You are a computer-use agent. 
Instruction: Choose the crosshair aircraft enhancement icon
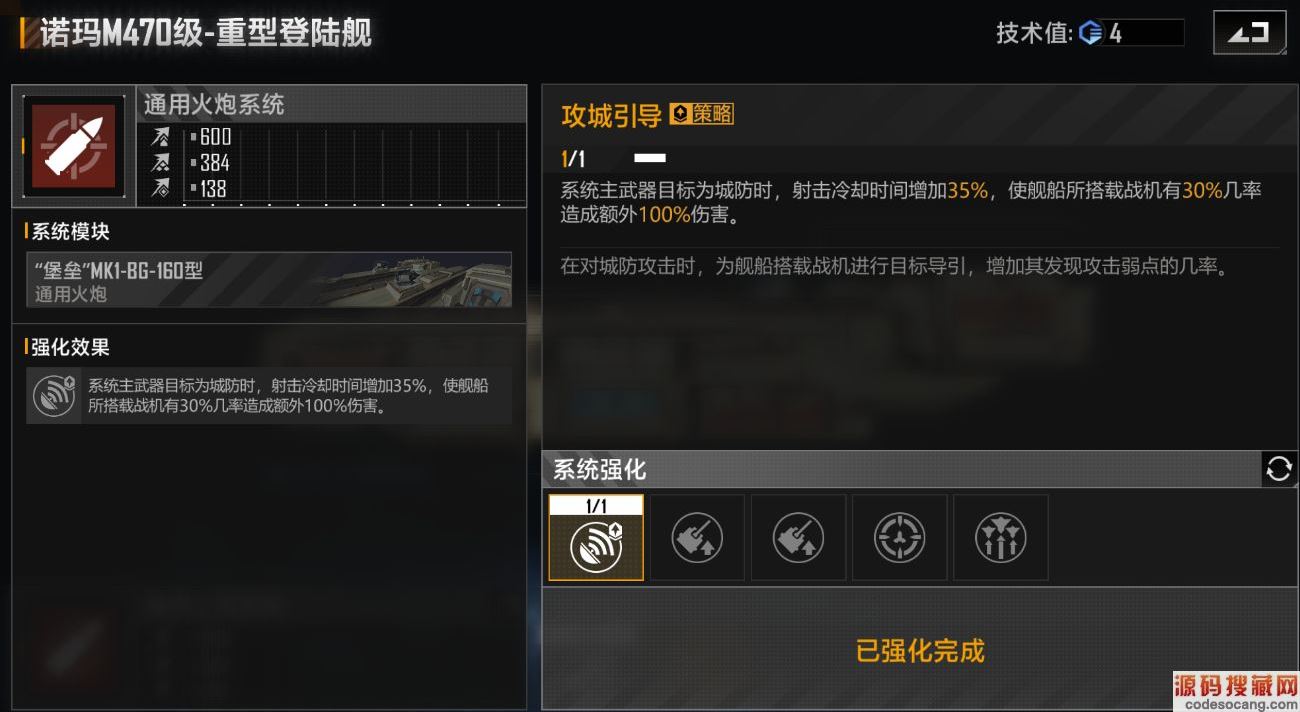pyautogui.click(x=899, y=539)
